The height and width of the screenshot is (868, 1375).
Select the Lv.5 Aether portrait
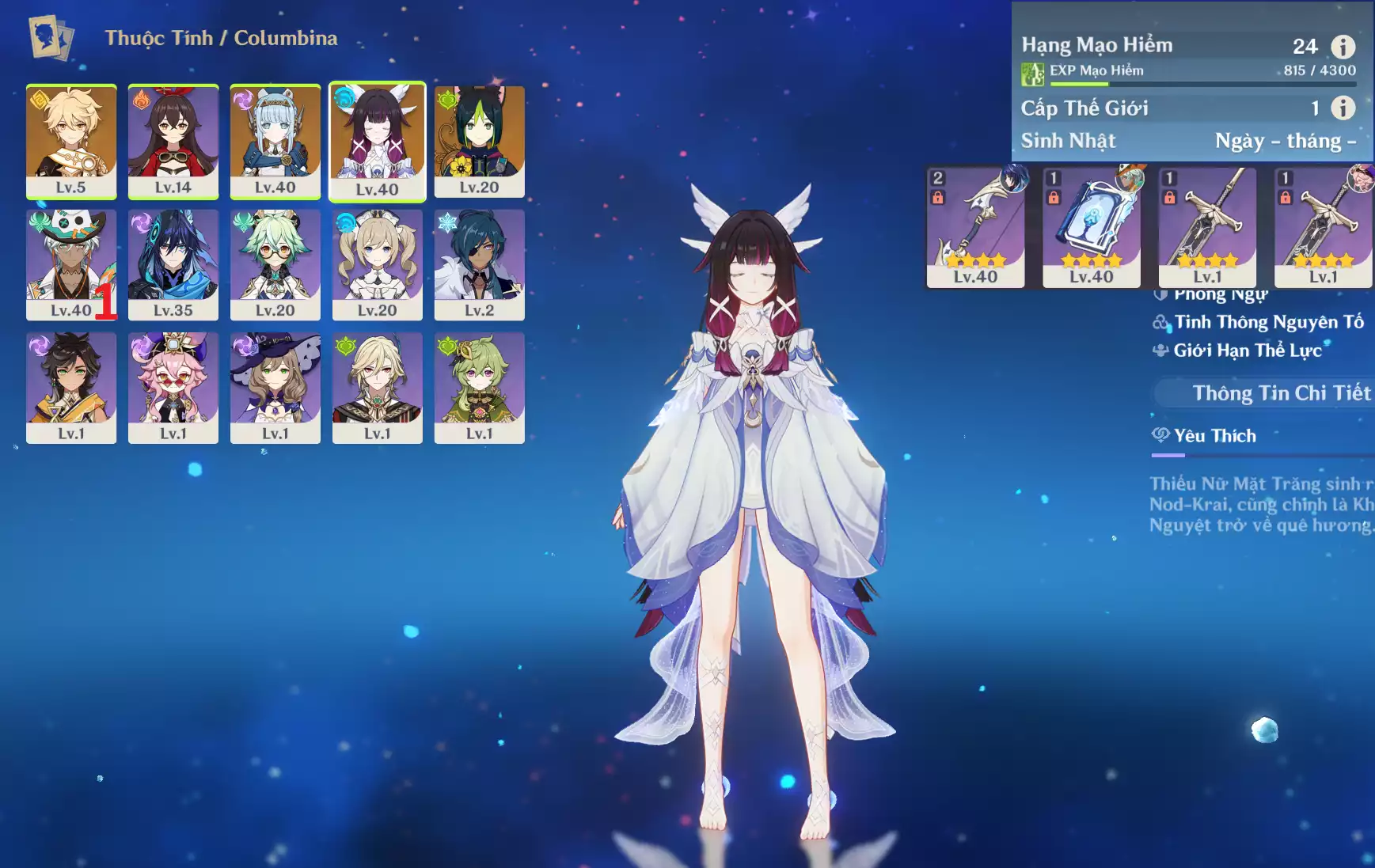click(71, 141)
